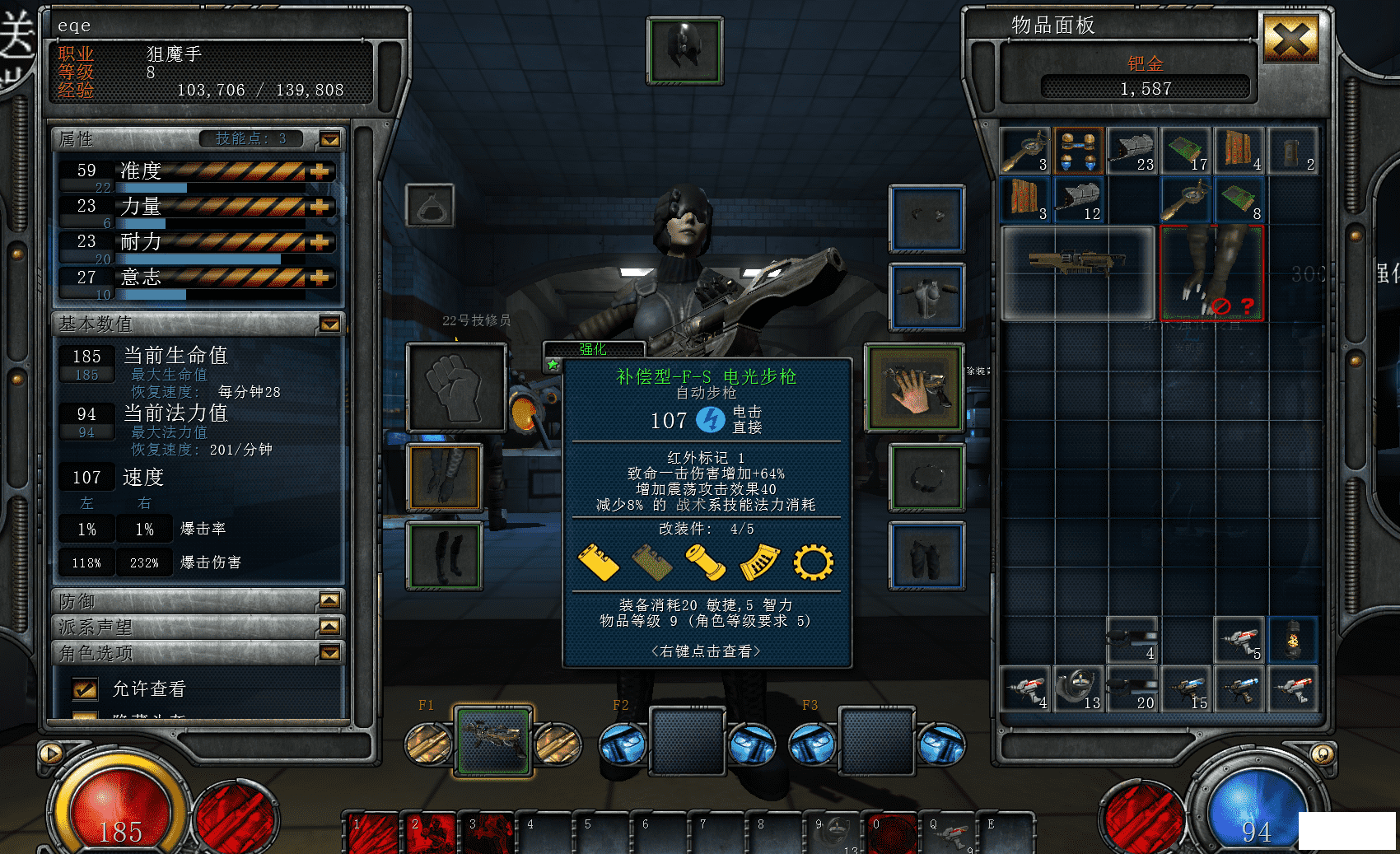Collapse the 属性 attributes section
The image size is (1400, 854).
[x=330, y=139]
